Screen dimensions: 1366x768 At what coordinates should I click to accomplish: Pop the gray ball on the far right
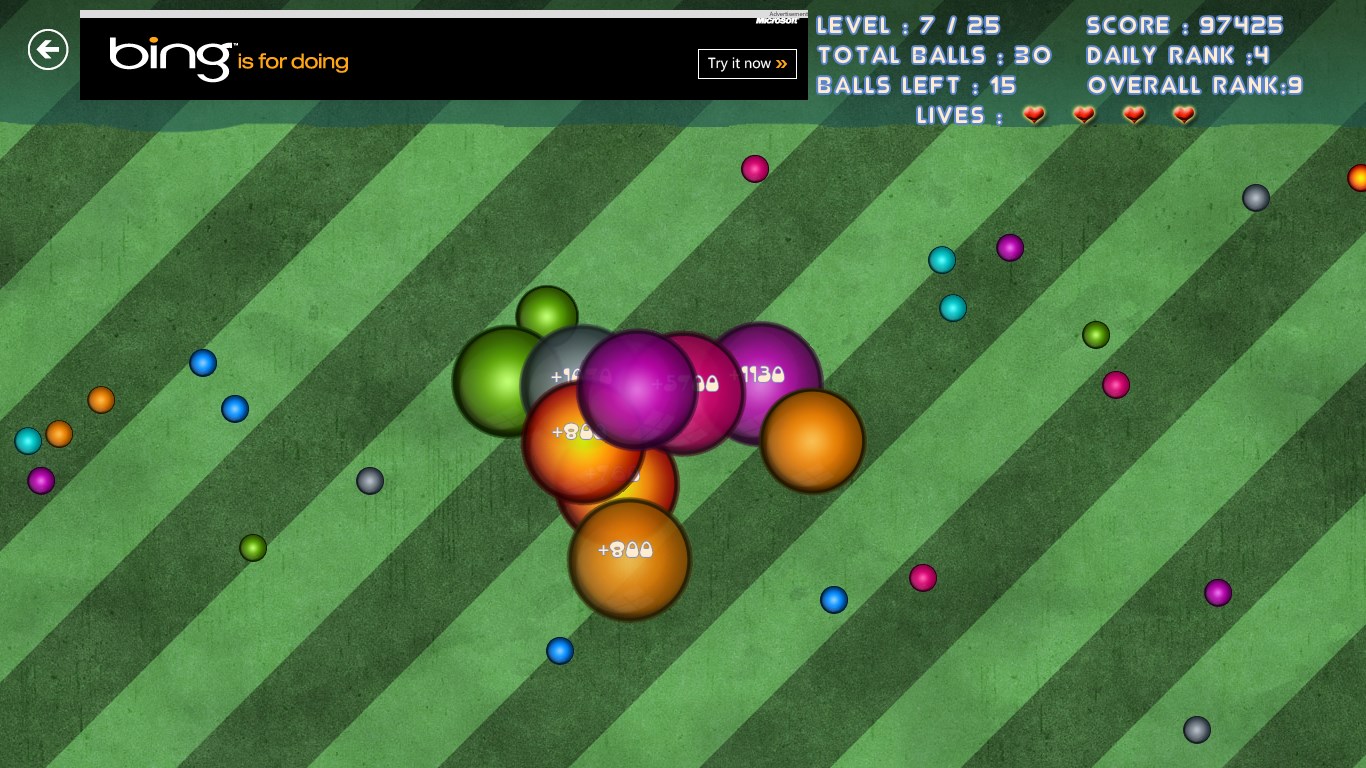pyautogui.click(x=1256, y=198)
